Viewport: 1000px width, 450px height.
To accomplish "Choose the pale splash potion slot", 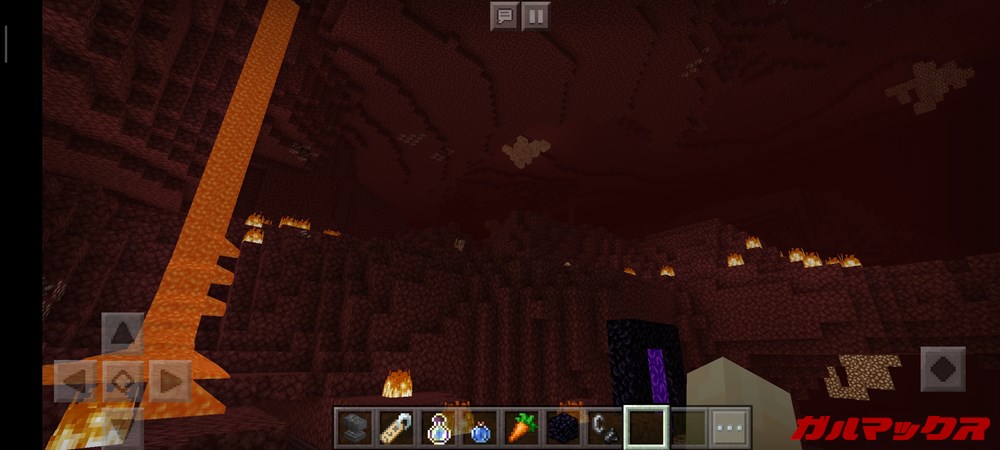I will tap(436, 427).
